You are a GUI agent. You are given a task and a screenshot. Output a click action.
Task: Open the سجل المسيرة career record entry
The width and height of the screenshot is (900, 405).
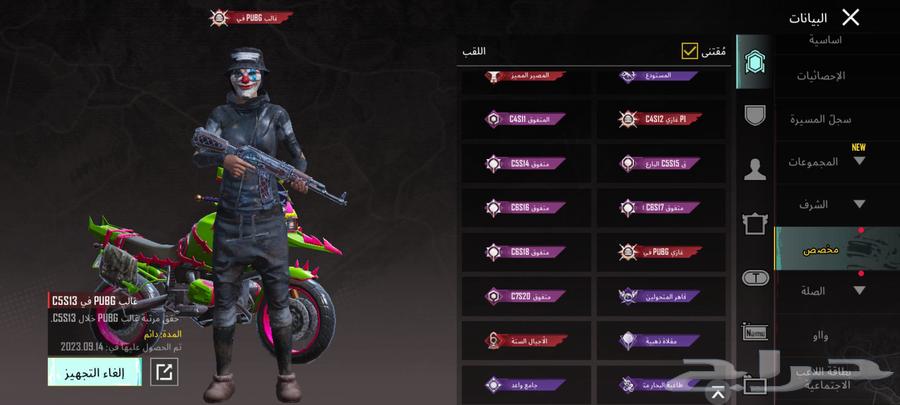[x=825, y=119]
